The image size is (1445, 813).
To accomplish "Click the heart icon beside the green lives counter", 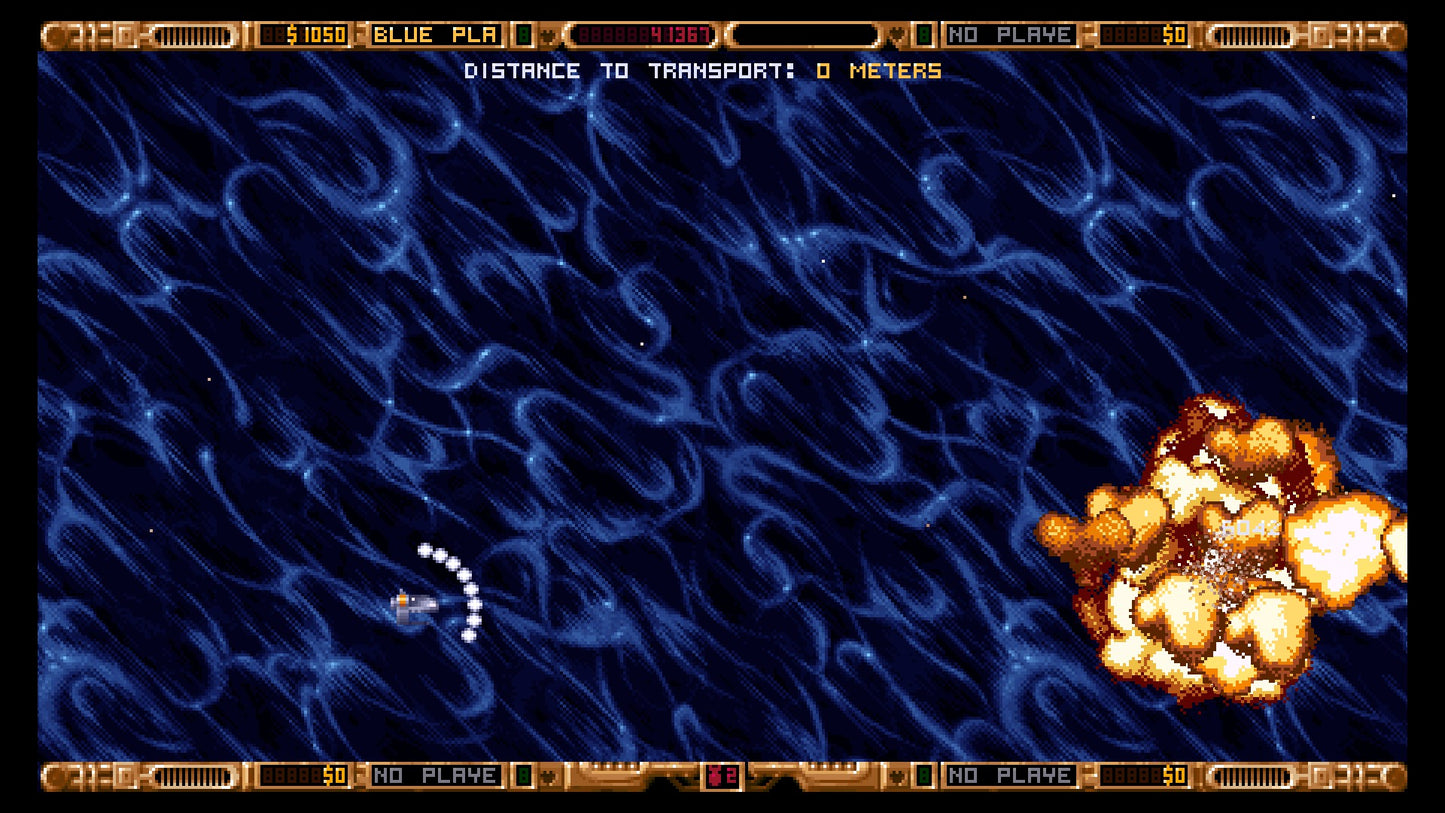I will pos(548,35).
